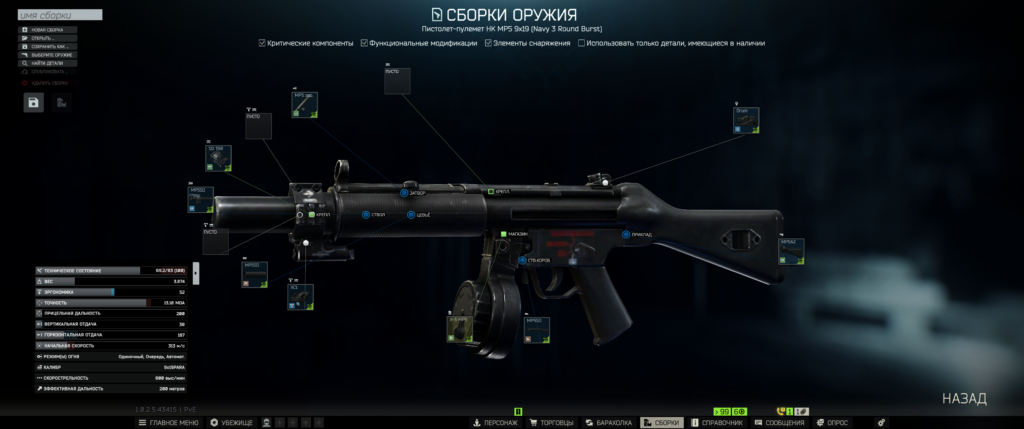Viewport: 1024px width, 429px height.
Task: Toggle the Функциональные модификации checkbox
Action: coord(364,43)
